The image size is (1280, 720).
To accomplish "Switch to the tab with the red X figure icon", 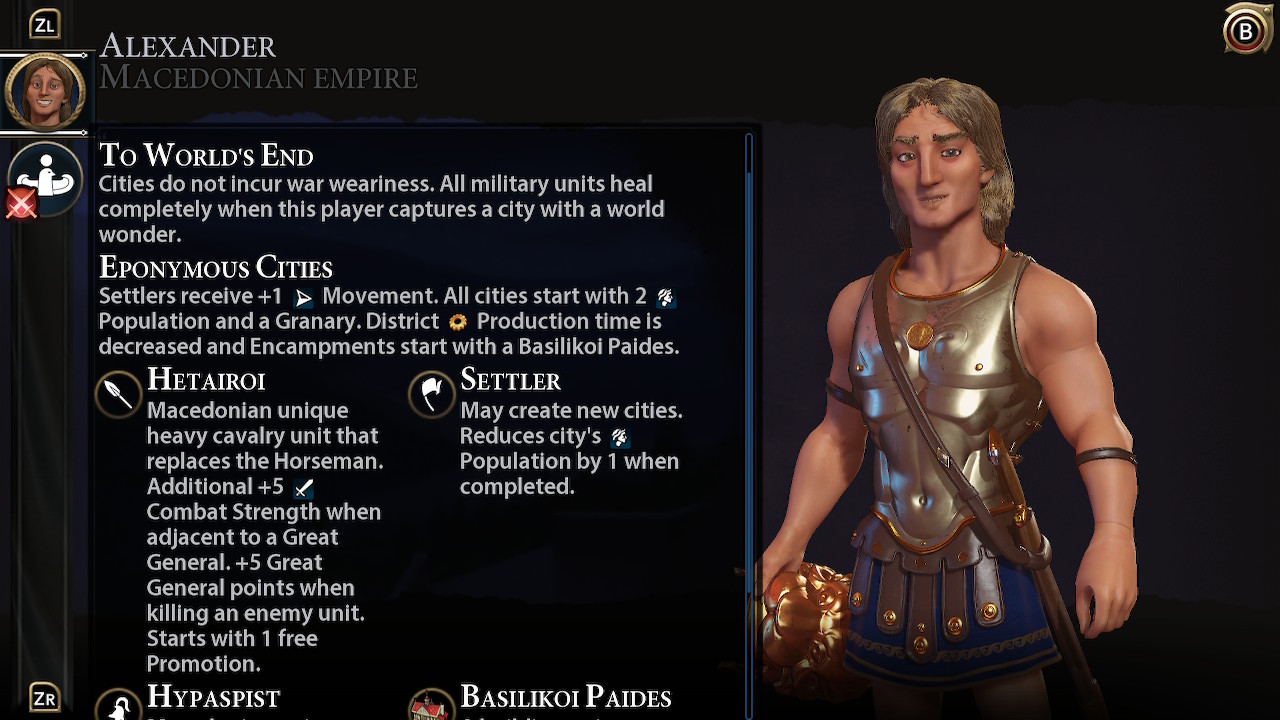I will [x=45, y=180].
